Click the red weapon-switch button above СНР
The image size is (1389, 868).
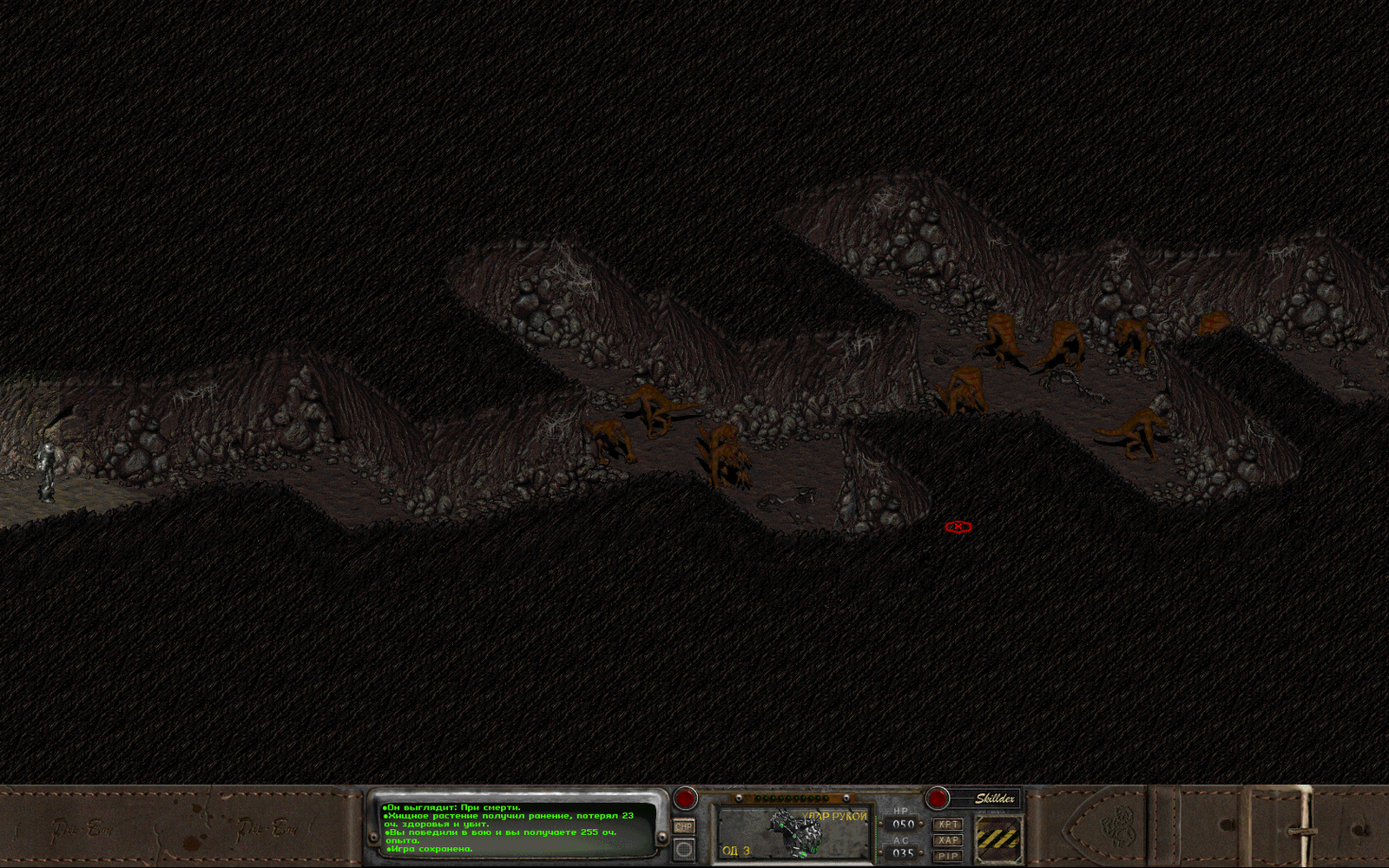click(686, 798)
